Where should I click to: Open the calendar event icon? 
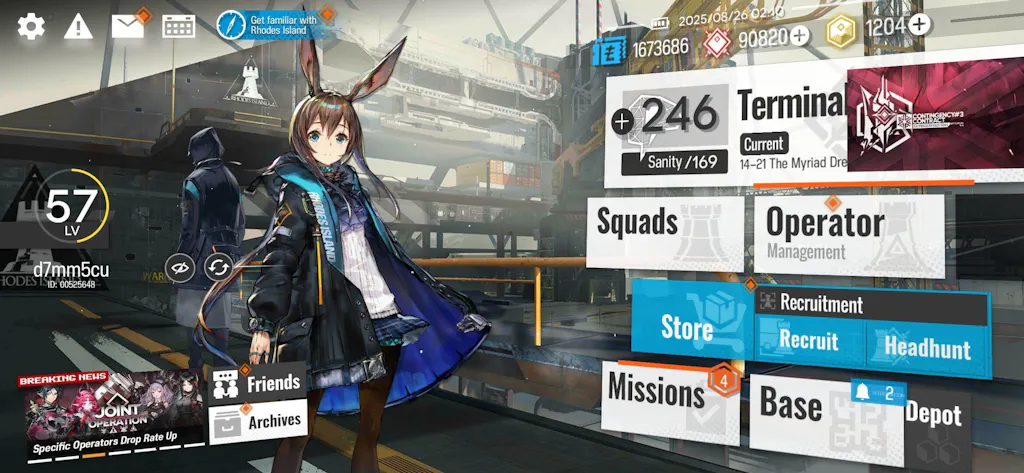pos(178,26)
